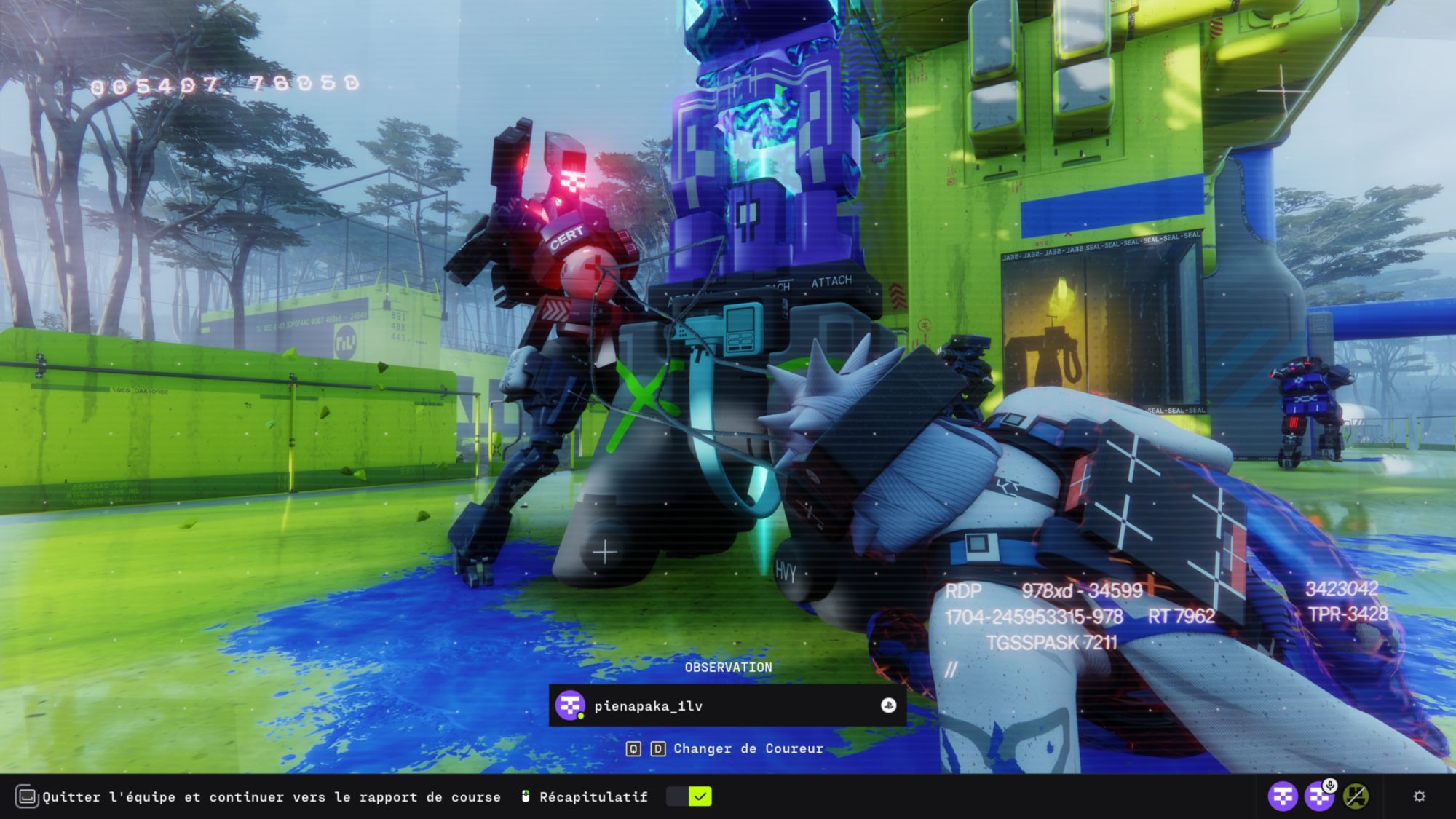Click the crossed-out green squad member icon

pyautogui.click(x=1355, y=796)
